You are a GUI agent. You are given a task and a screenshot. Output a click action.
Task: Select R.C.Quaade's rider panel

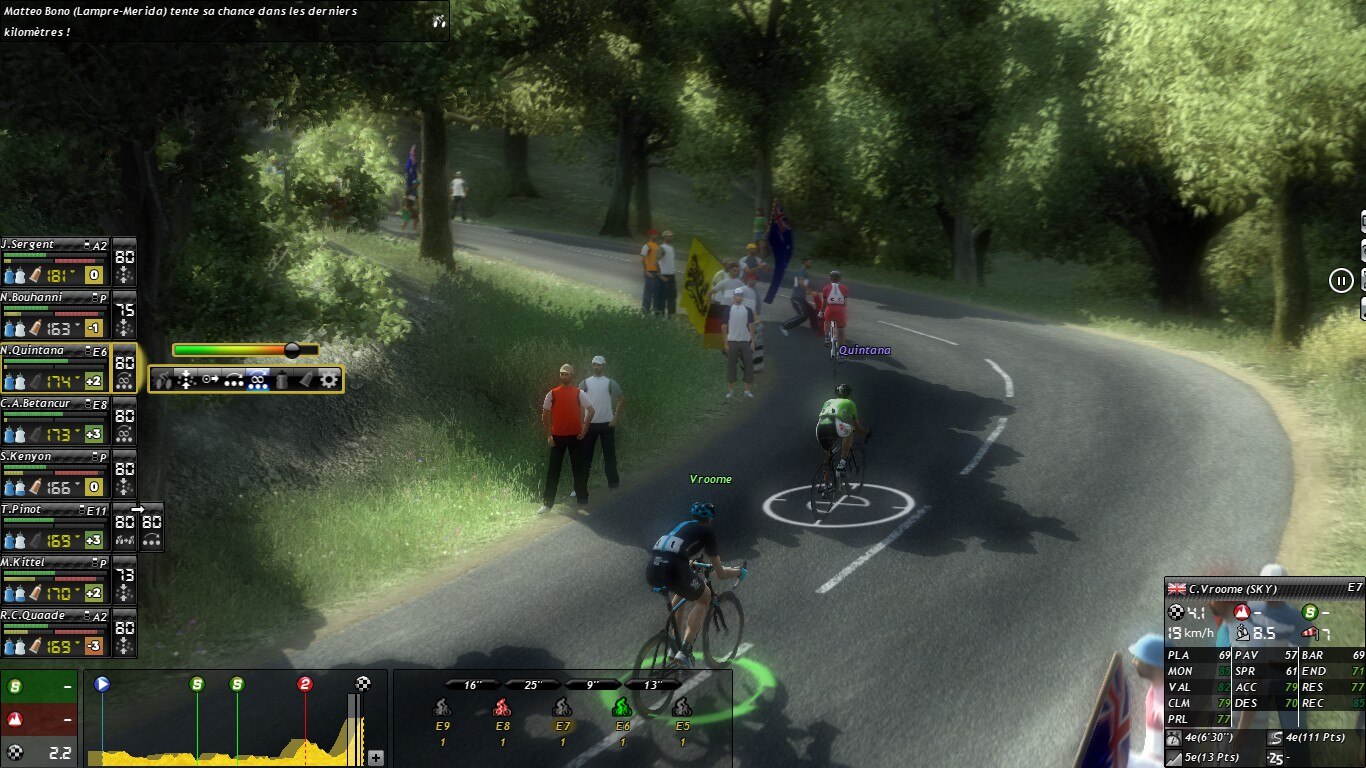pos(55,633)
